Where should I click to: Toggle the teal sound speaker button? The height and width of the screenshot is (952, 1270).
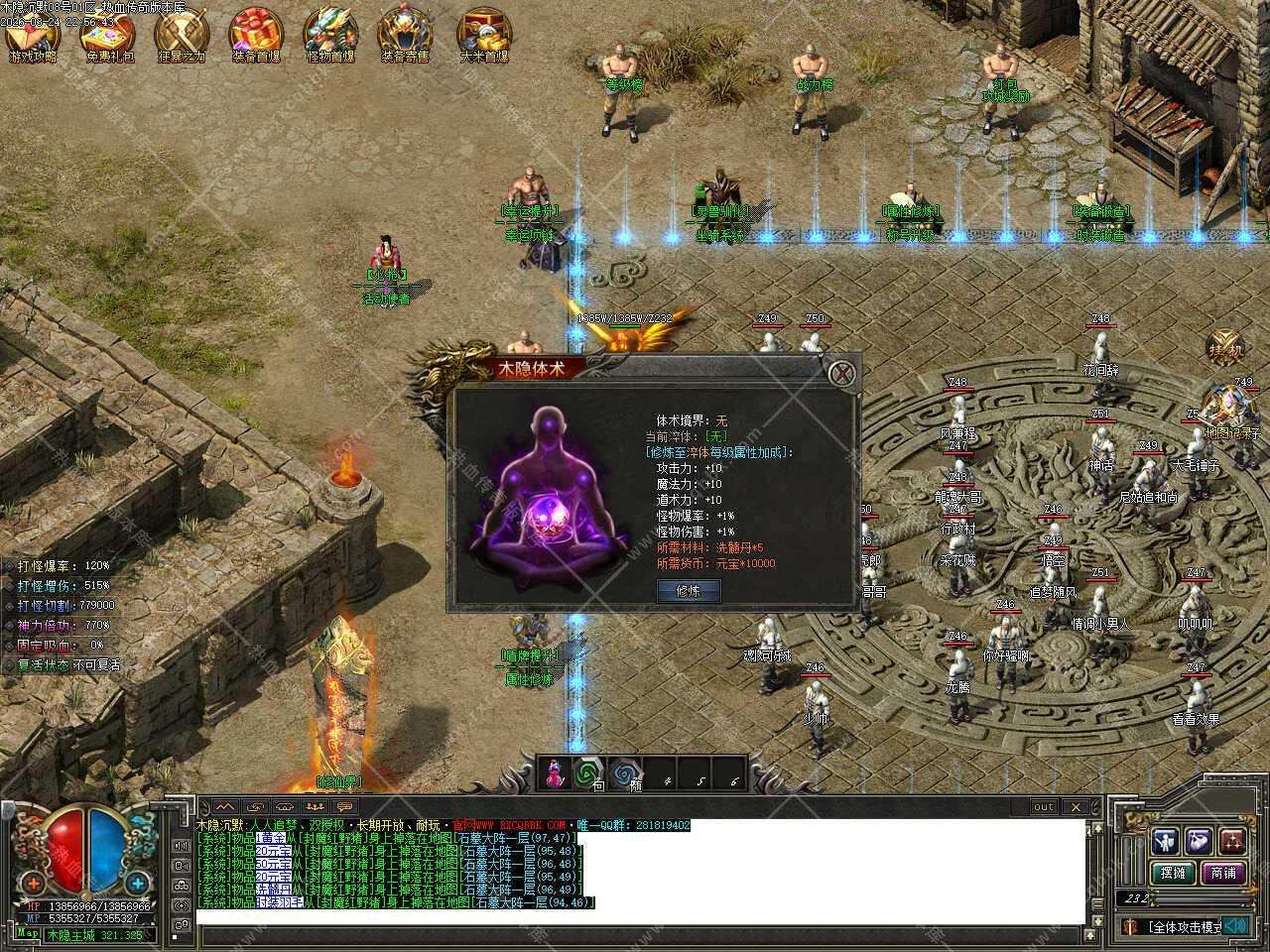point(1236,926)
